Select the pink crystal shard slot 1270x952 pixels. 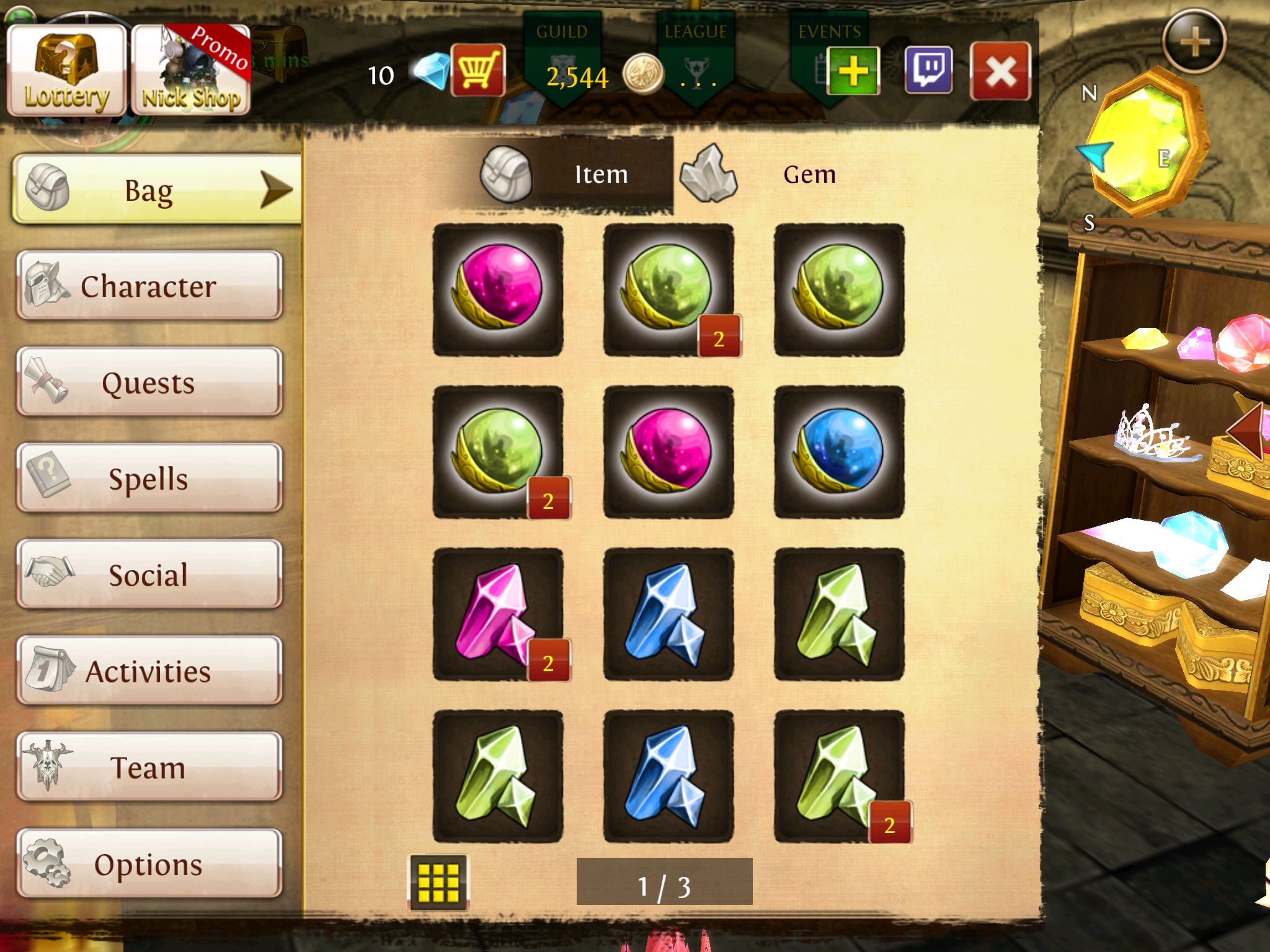(498, 614)
